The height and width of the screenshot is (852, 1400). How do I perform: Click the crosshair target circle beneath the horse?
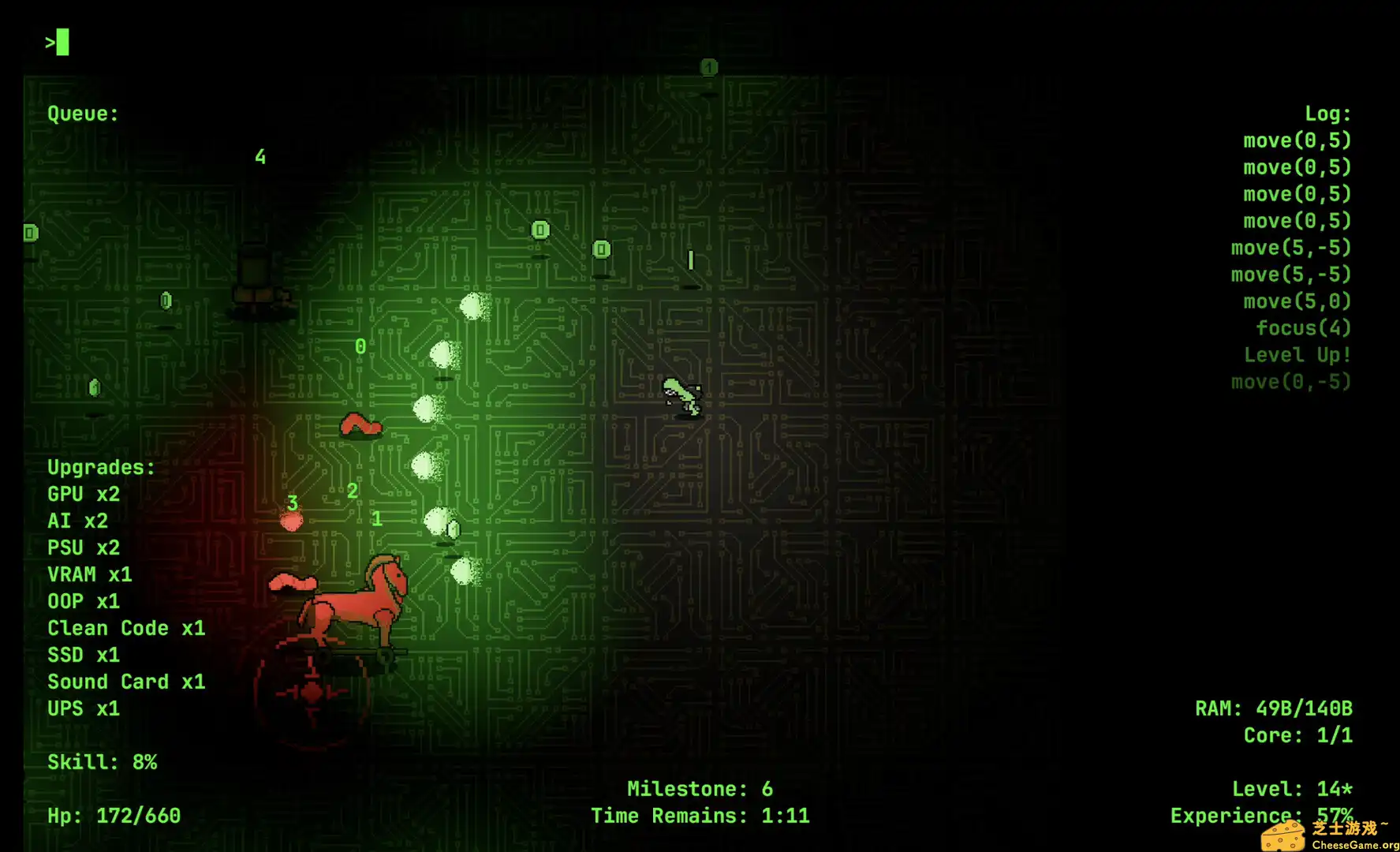[x=312, y=694]
